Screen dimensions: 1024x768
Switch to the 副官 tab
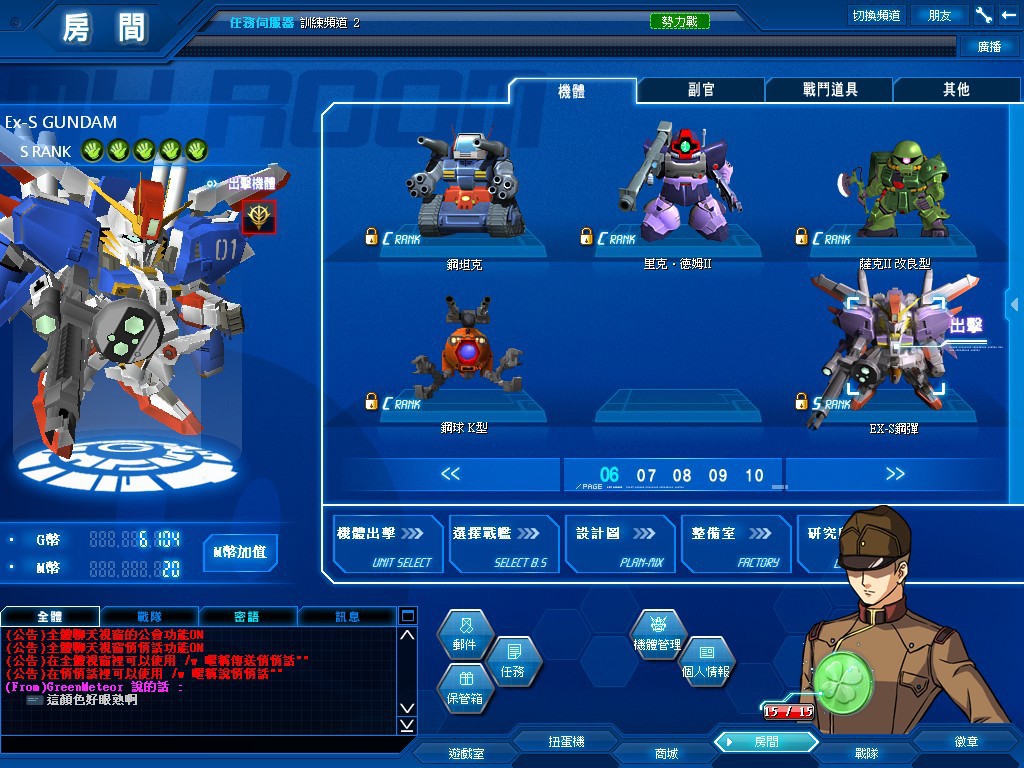pyautogui.click(x=701, y=90)
